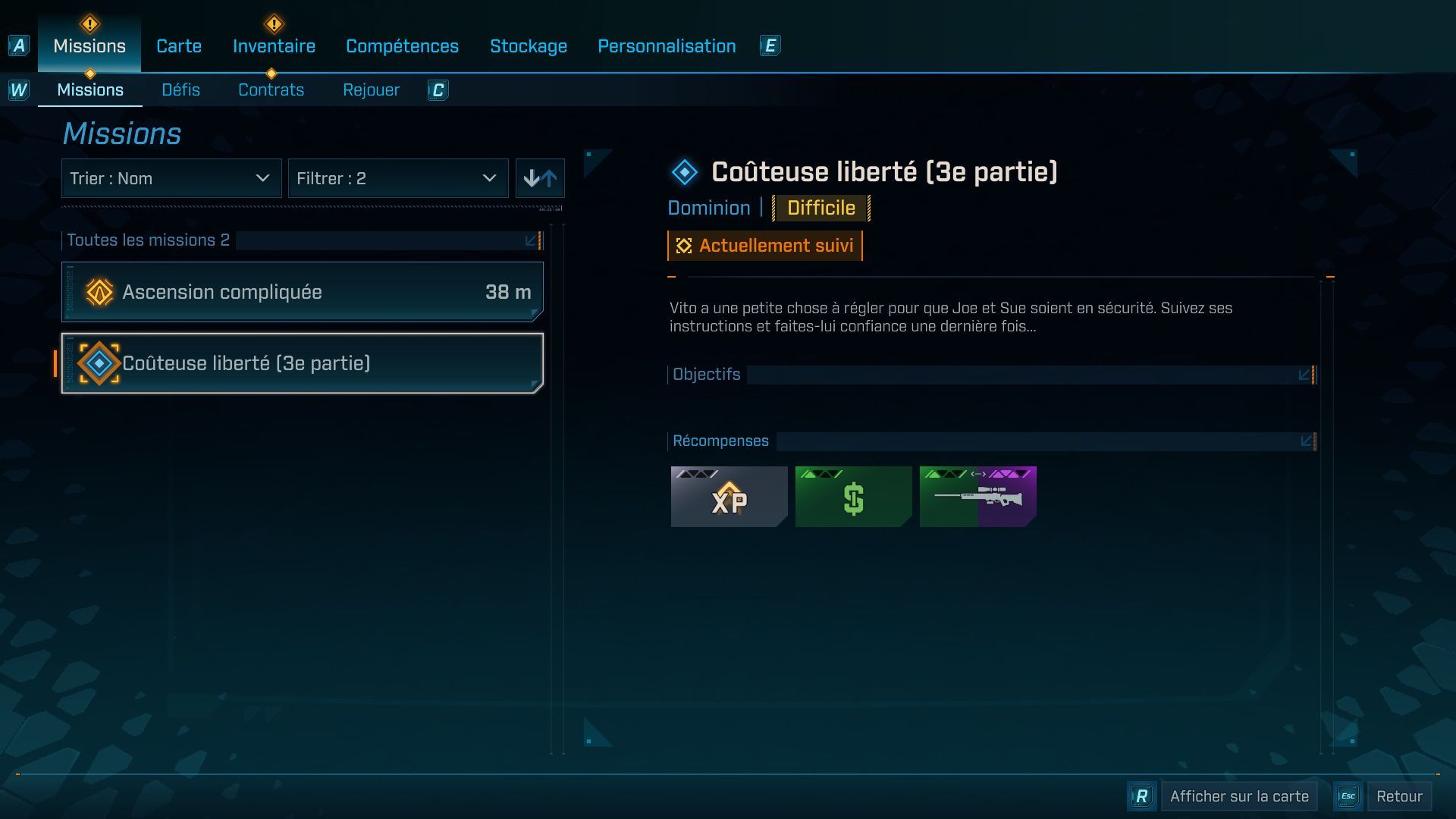
Task: Switch to the Inventaire tab
Action: click(x=274, y=45)
